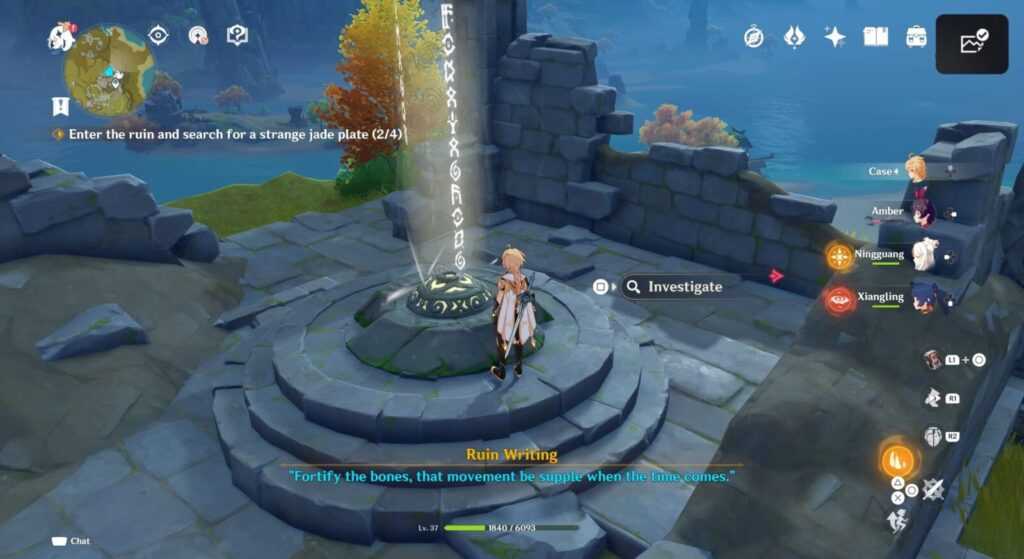Open the question-mark book tutorial icon
The width and height of the screenshot is (1024, 559).
(x=237, y=36)
